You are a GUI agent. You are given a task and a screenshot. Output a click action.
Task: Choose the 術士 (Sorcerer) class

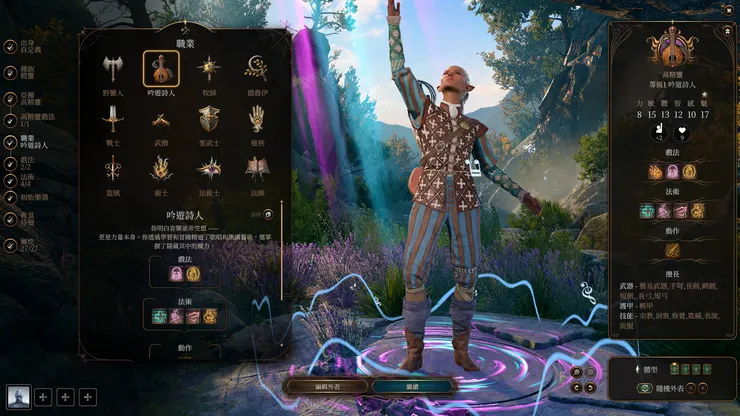point(160,170)
